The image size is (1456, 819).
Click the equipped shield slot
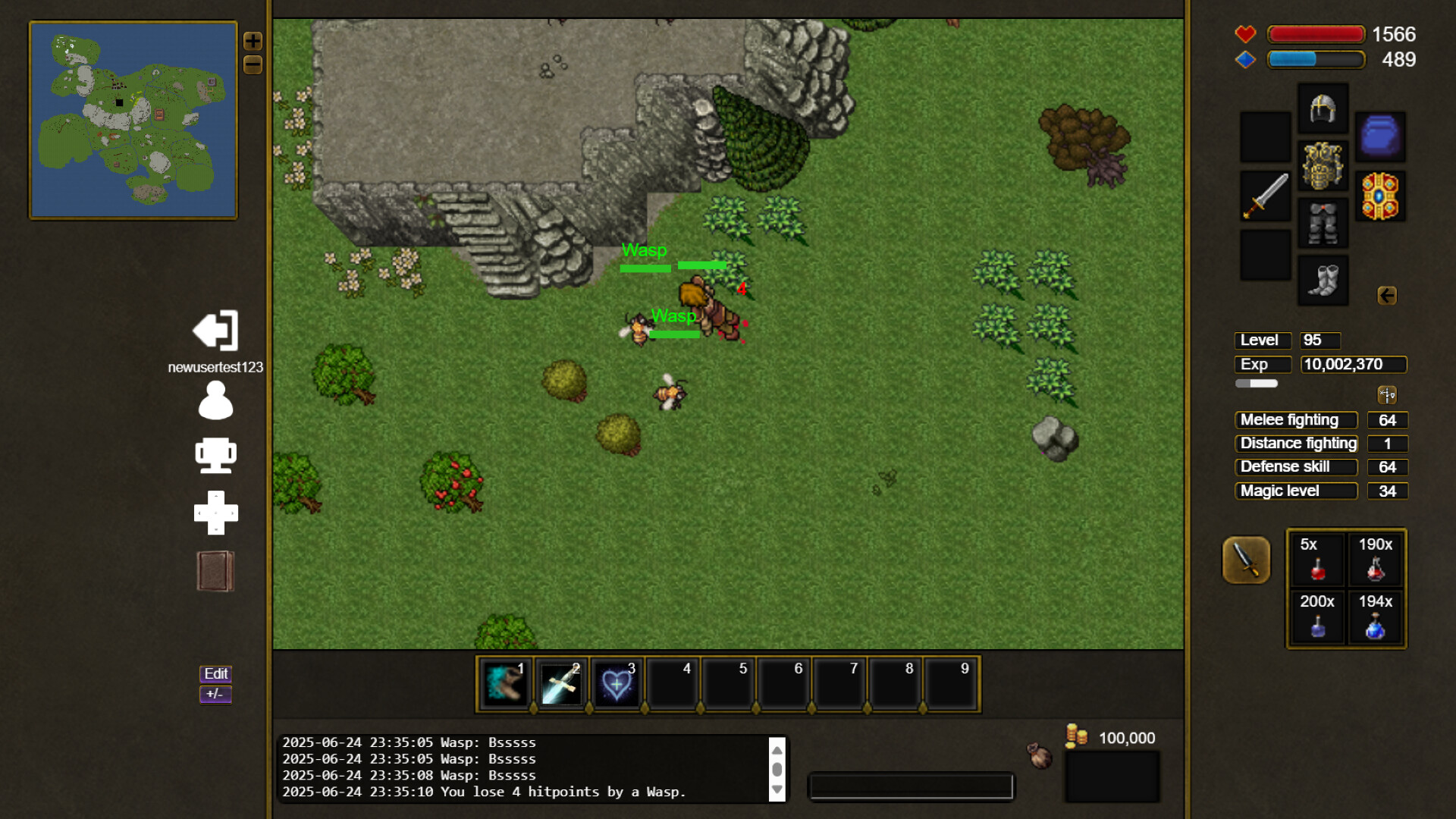pyautogui.click(x=1380, y=196)
